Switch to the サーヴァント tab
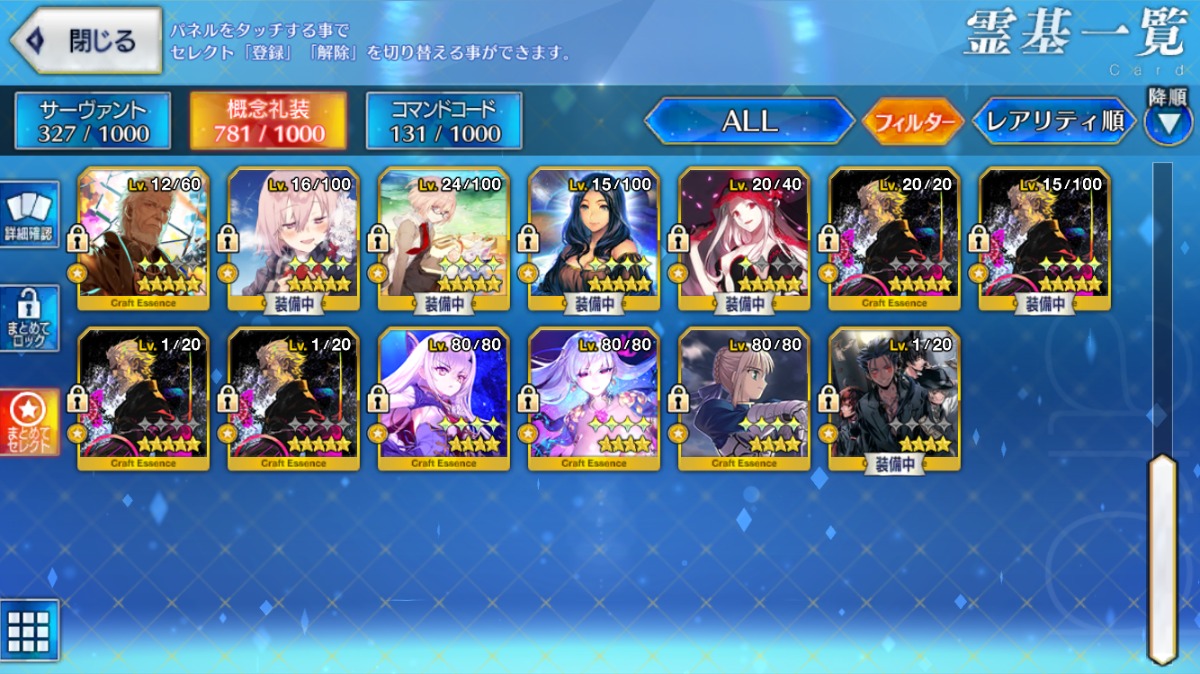Viewport: 1200px width, 674px height. 92,121
